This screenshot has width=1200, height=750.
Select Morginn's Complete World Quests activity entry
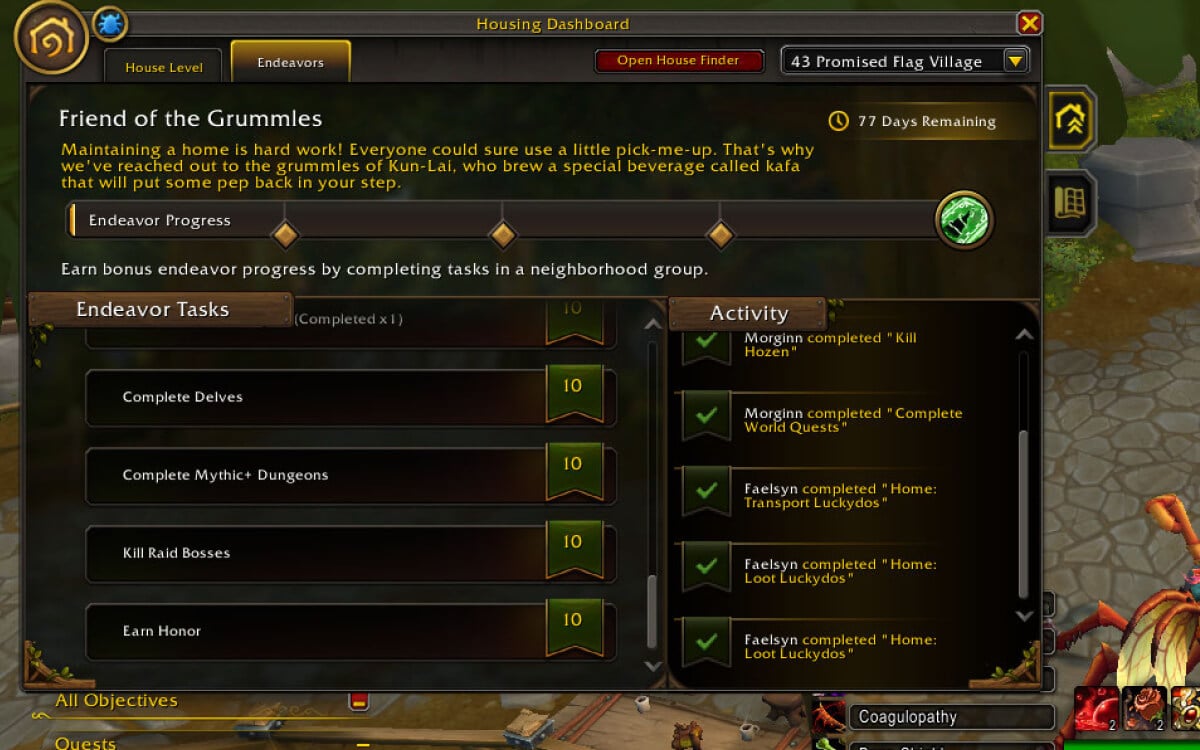pos(850,420)
